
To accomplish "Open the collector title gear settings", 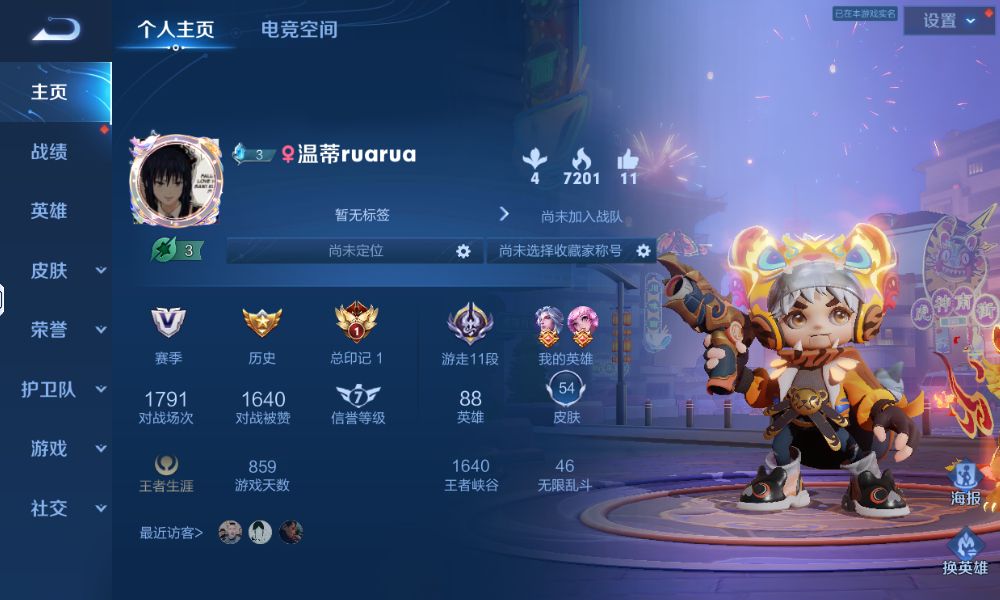I will pos(643,251).
